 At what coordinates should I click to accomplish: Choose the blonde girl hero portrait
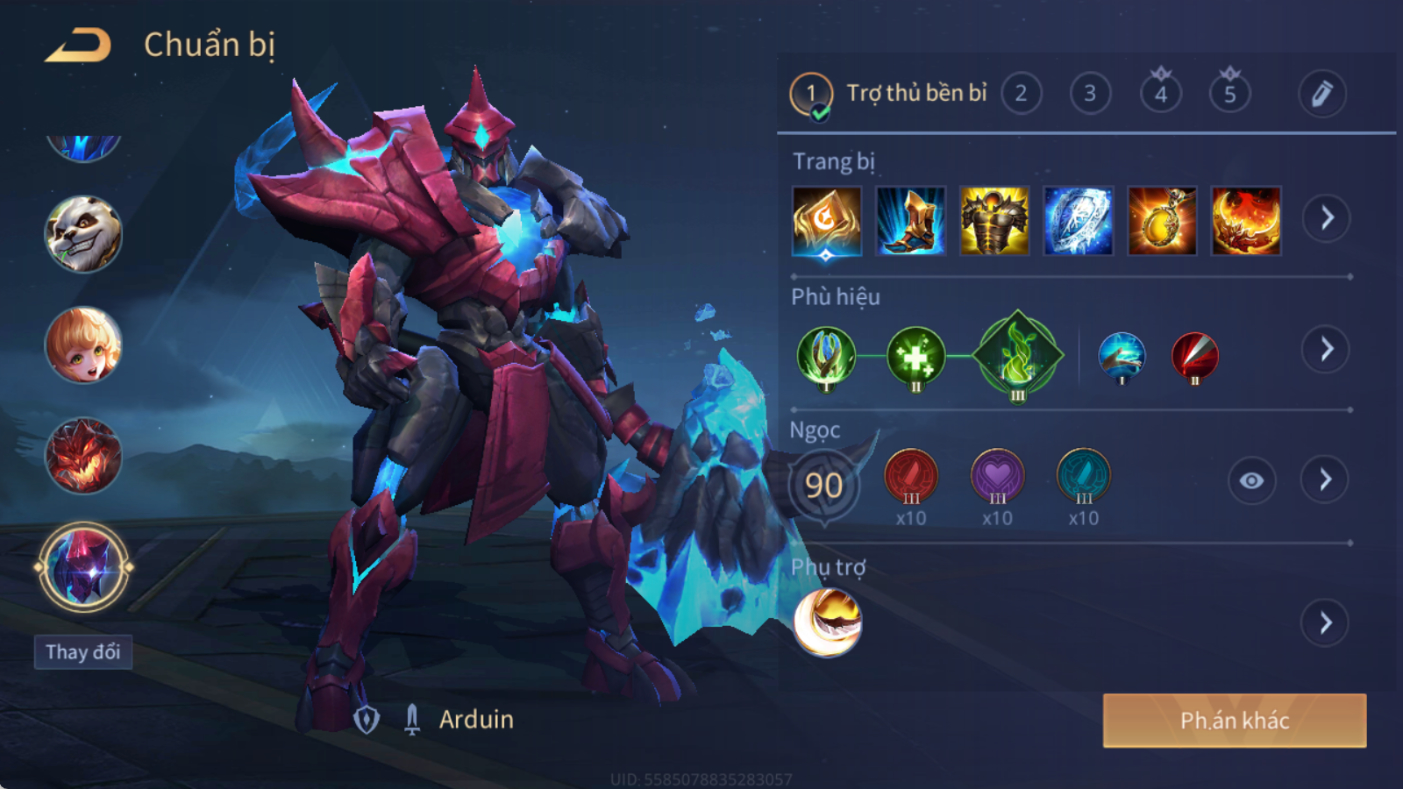pos(83,345)
